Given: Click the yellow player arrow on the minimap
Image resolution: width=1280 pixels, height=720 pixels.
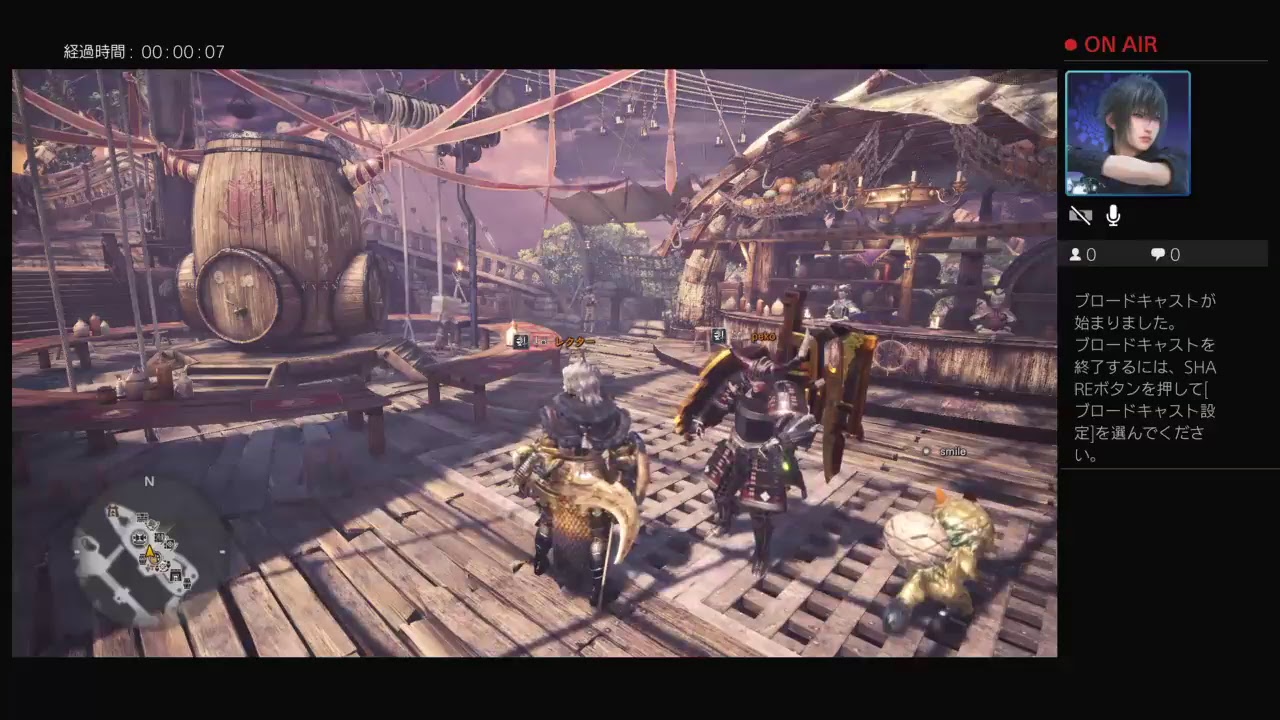Looking at the screenshot, I should pos(151,552).
